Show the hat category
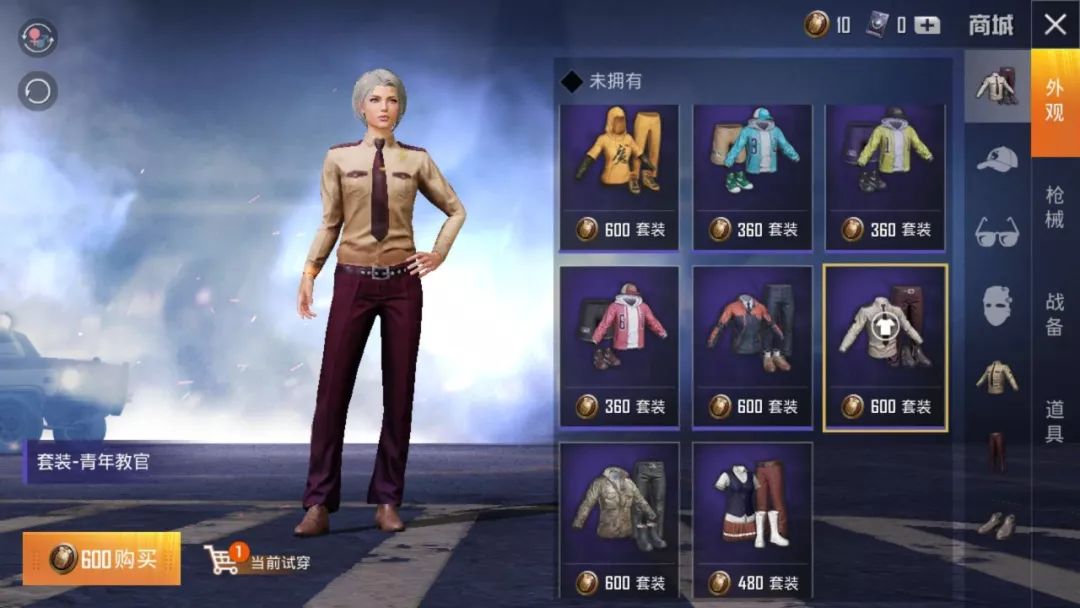Screen dimensions: 1080x608 coord(997,160)
